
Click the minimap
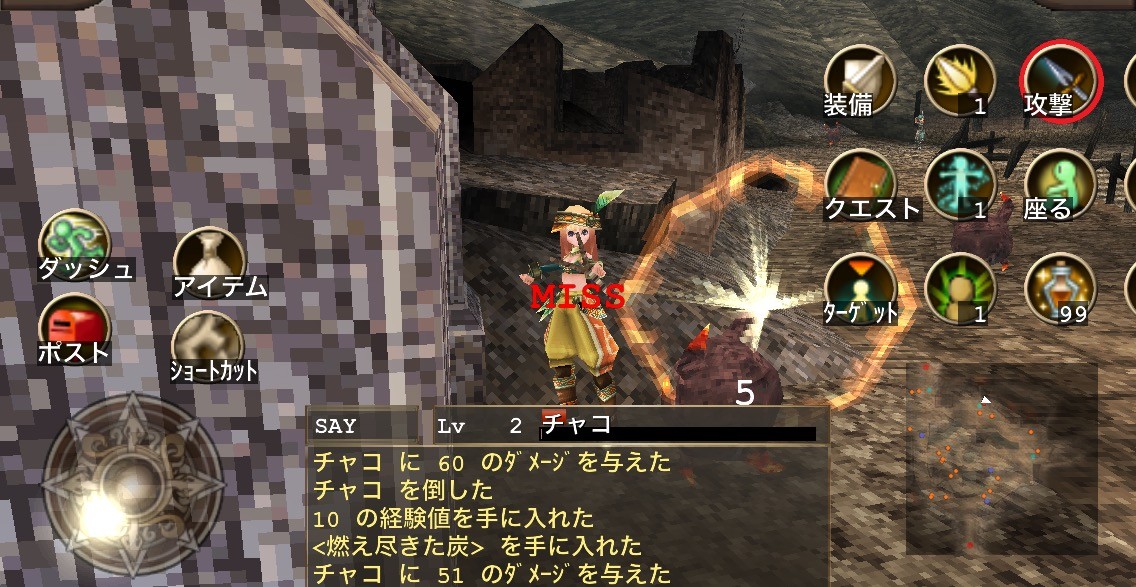point(1001,458)
